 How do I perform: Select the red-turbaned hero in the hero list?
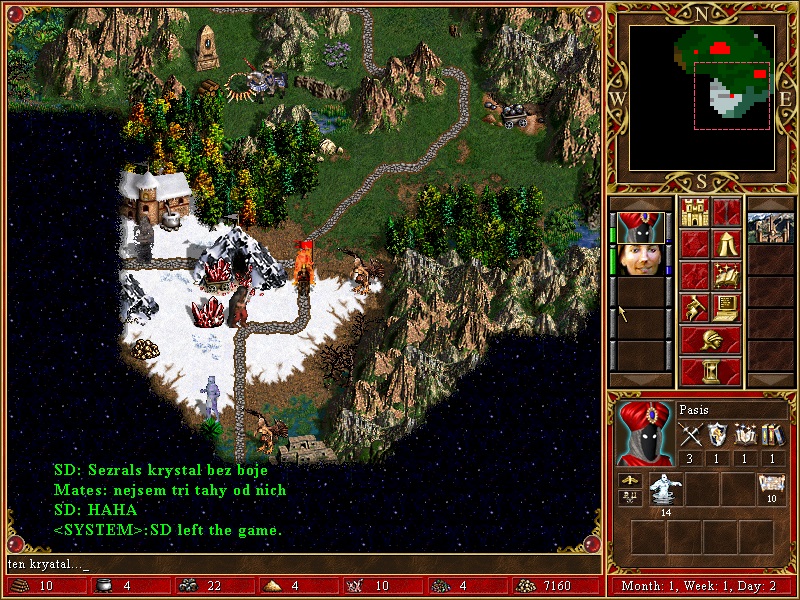[639, 227]
